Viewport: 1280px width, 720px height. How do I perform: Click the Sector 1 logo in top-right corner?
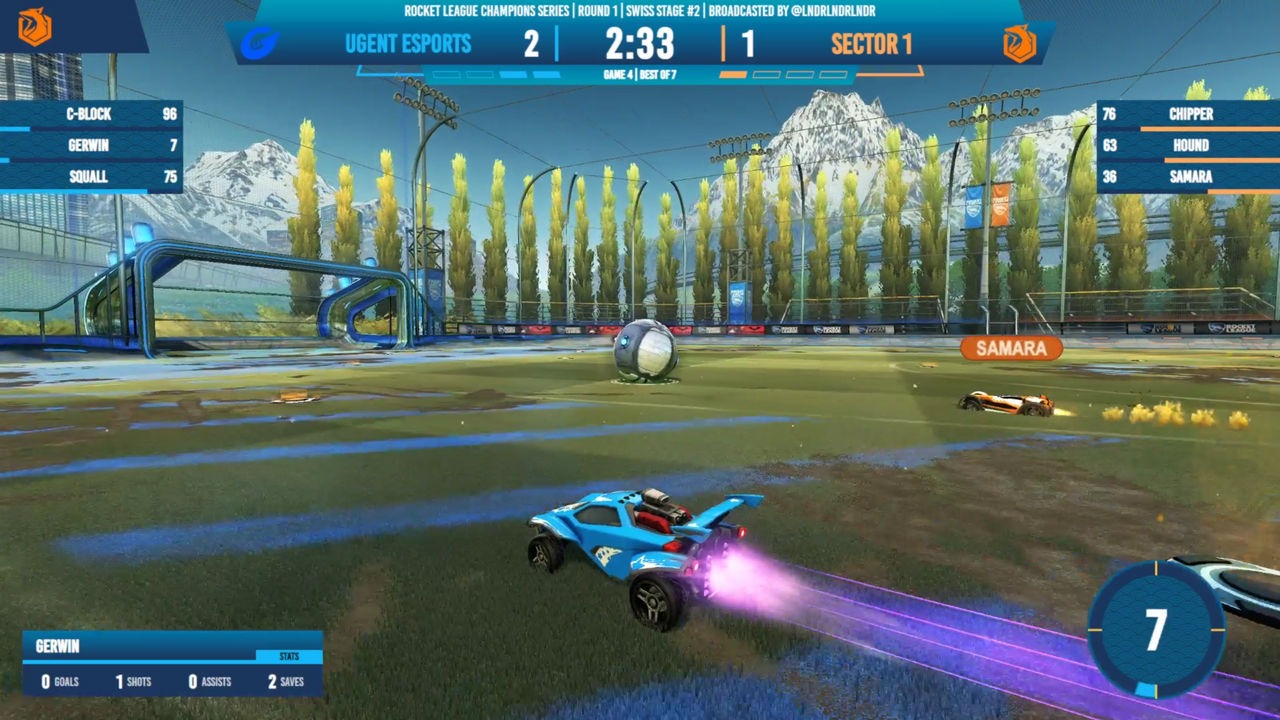1018,44
